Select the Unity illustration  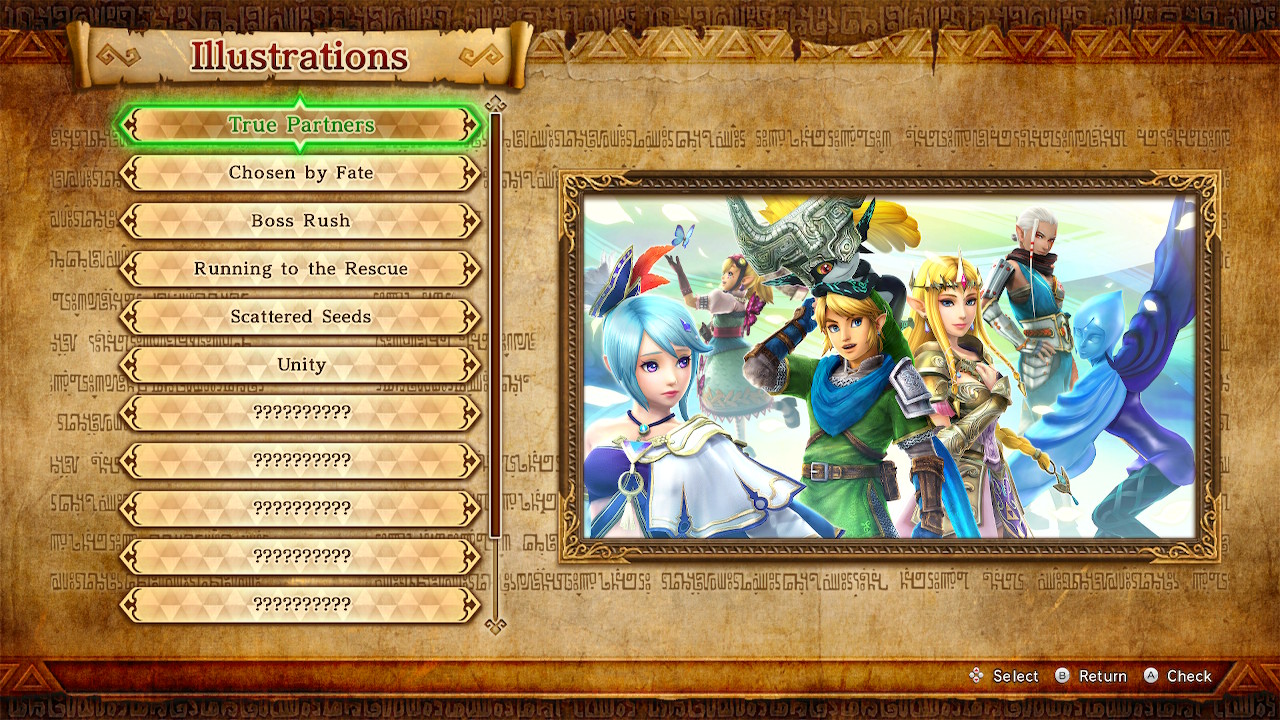[300, 365]
